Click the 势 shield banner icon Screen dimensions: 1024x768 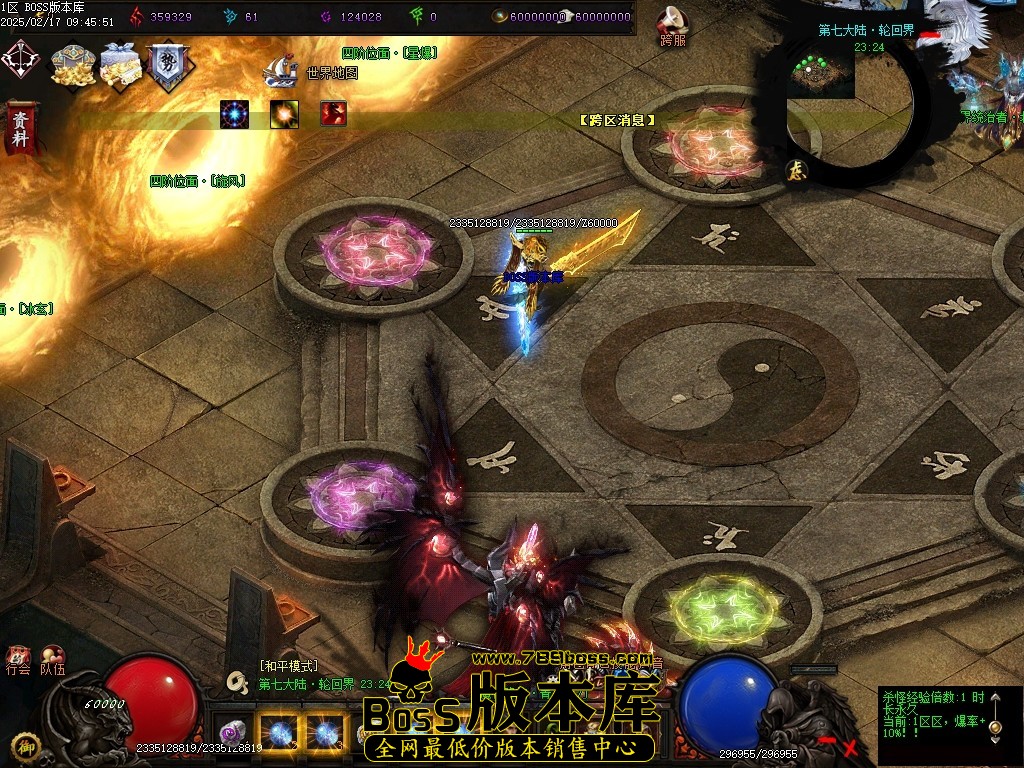167,66
